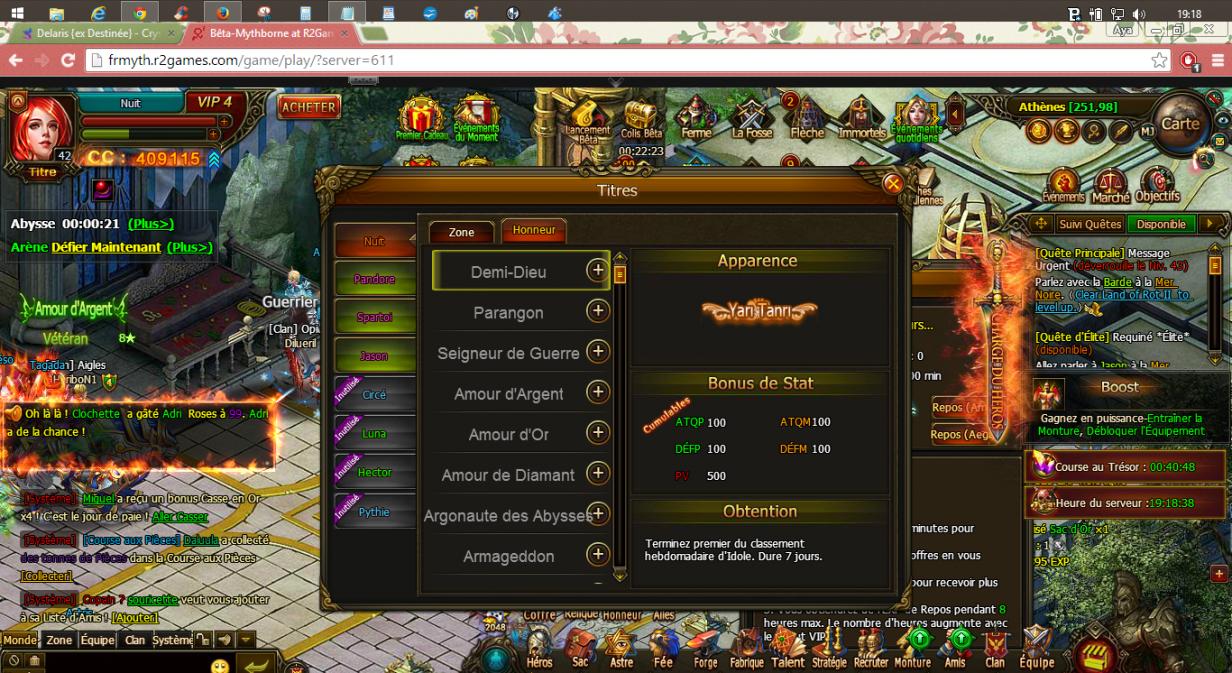Open the Marché market icon
This screenshot has width=1232, height=673.
point(1110,186)
